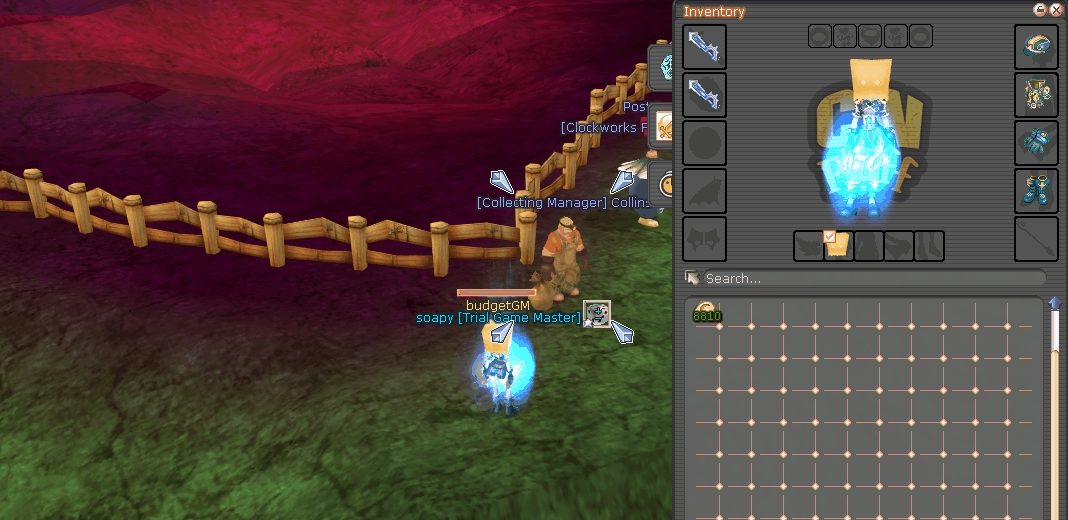Minimize the Inventory window
This screenshot has width=1068, height=520.
point(1041,9)
